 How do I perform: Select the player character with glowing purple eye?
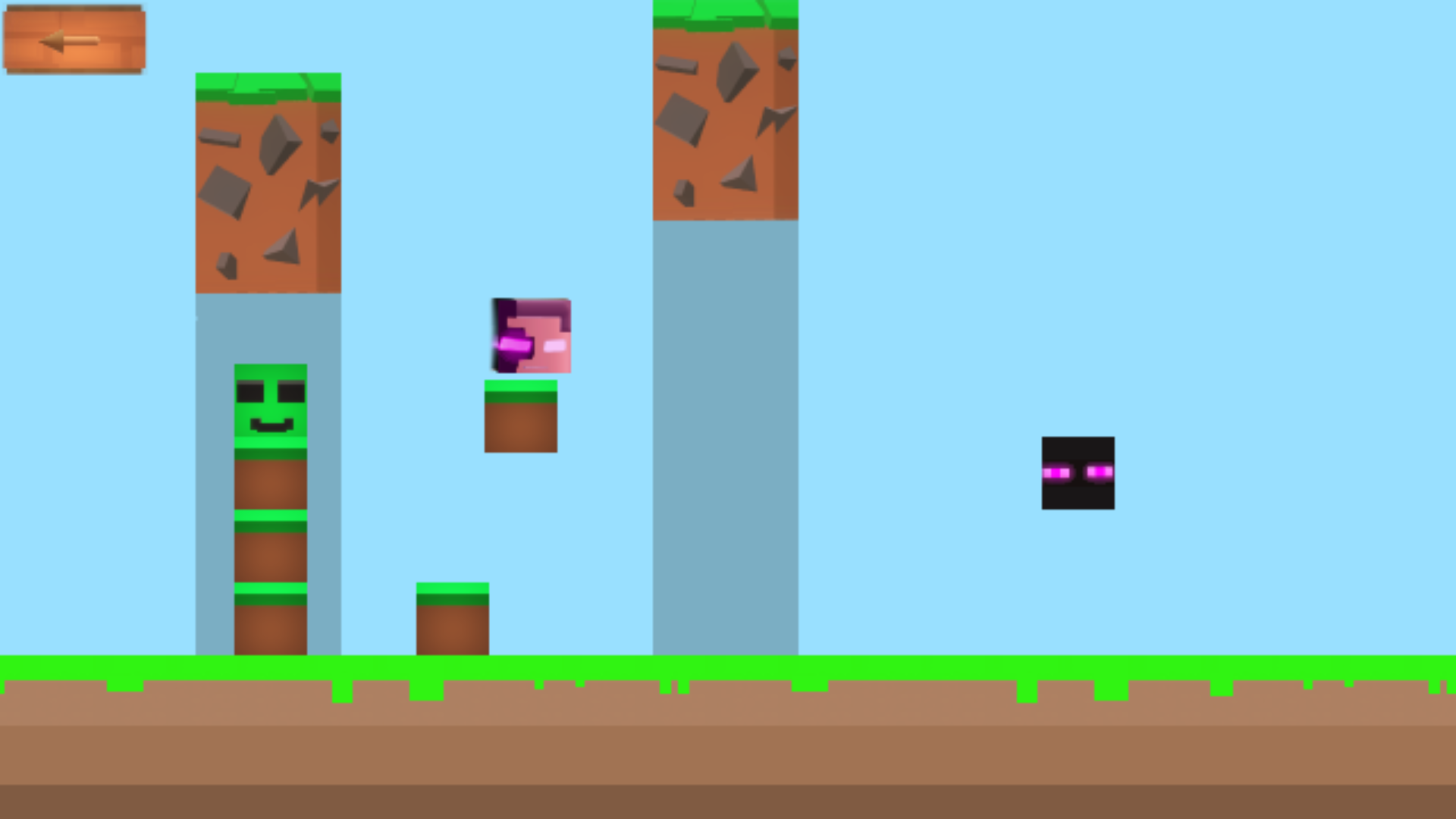(x=531, y=334)
